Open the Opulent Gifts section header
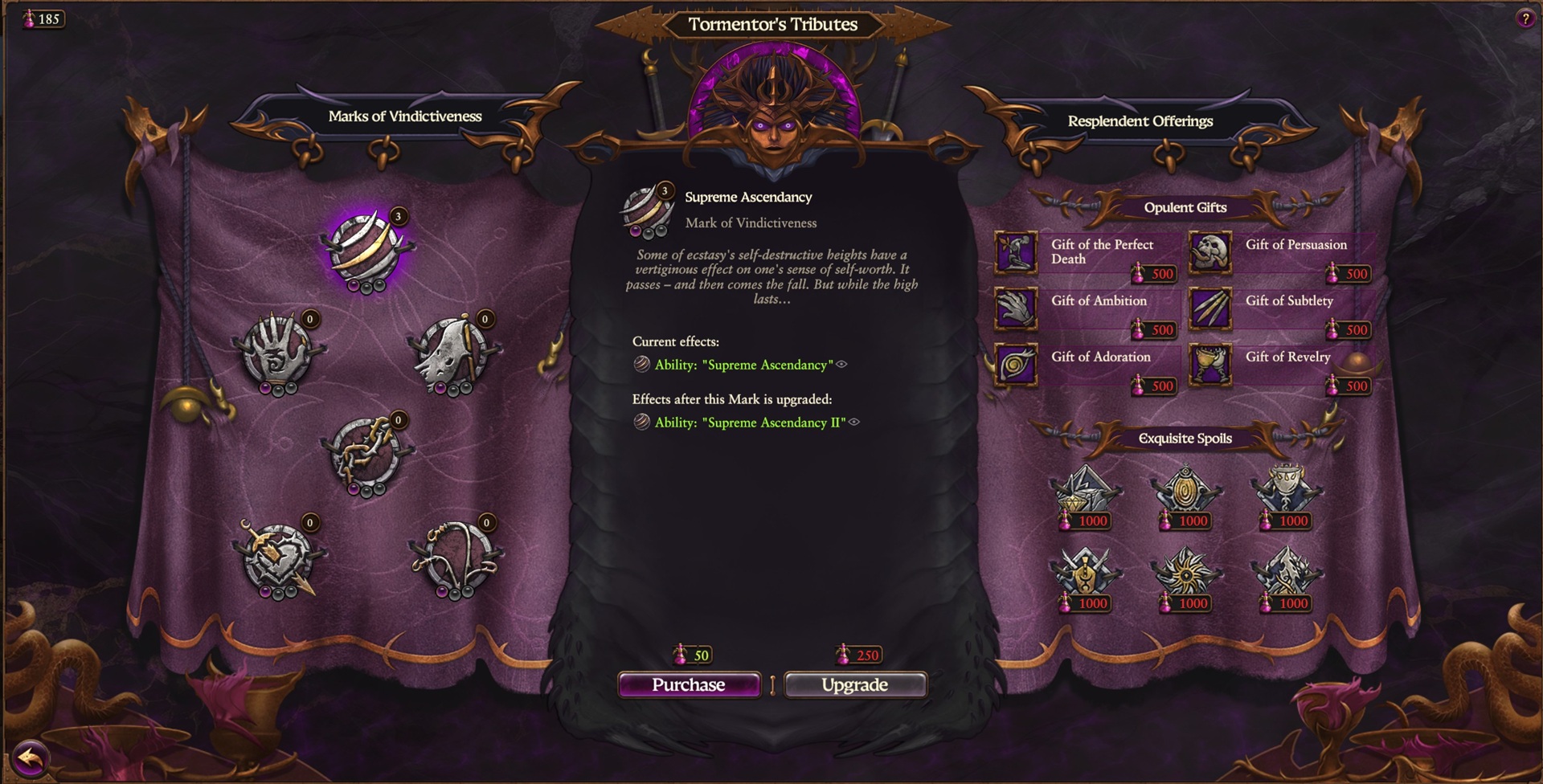 pos(1185,207)
